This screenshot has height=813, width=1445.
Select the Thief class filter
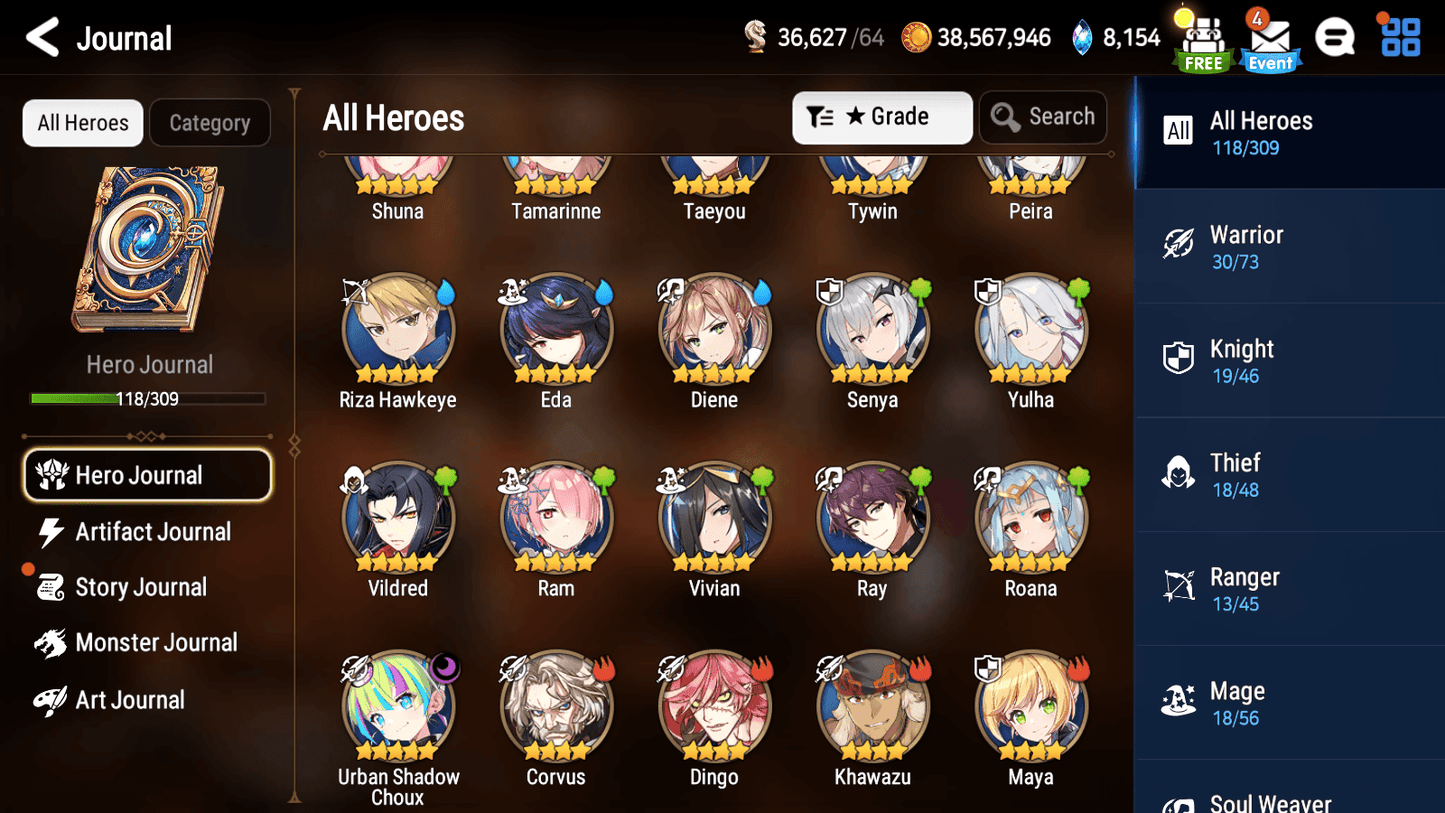coord(1288,473)
